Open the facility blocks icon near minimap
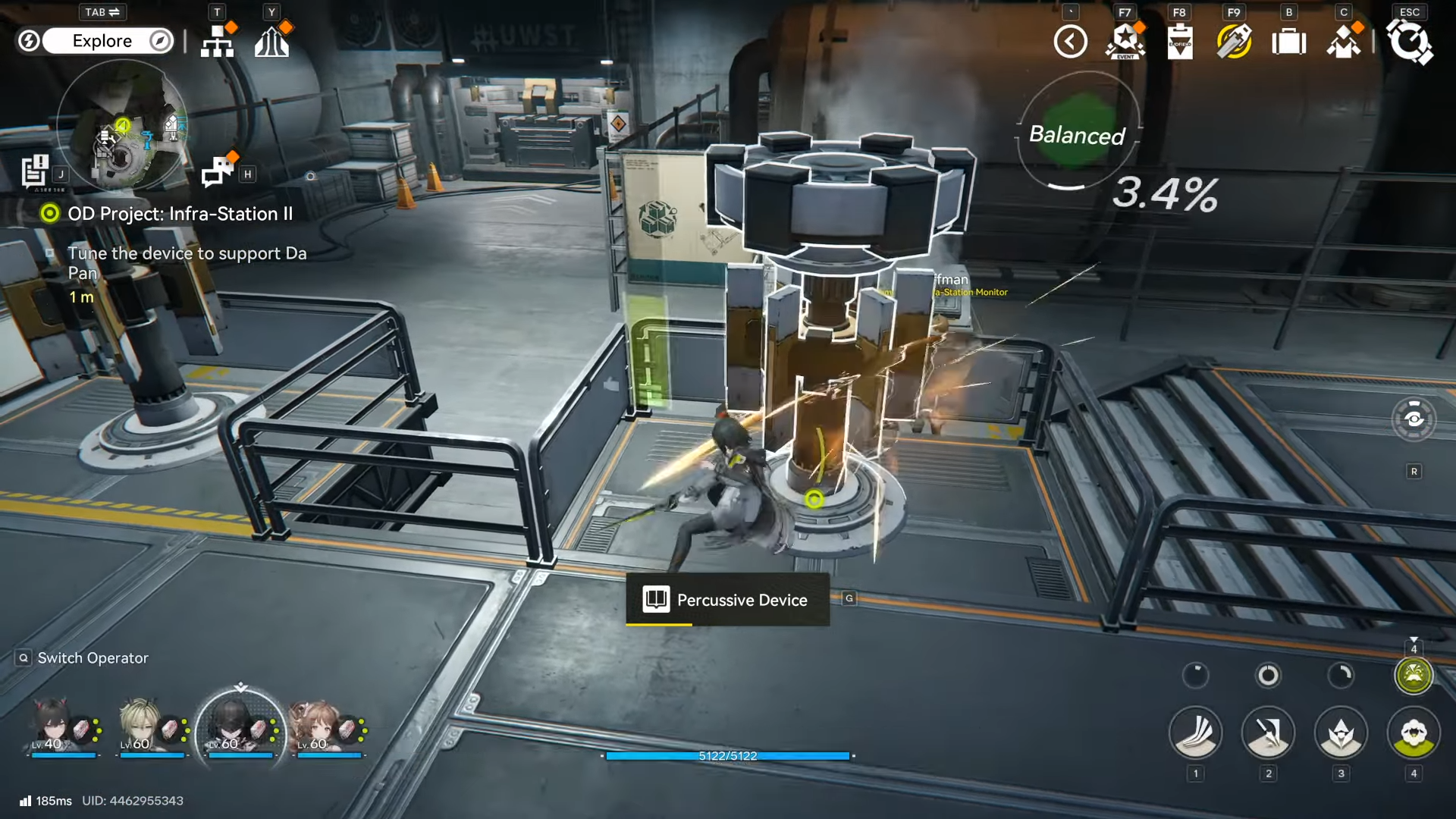 coord(218,171)
